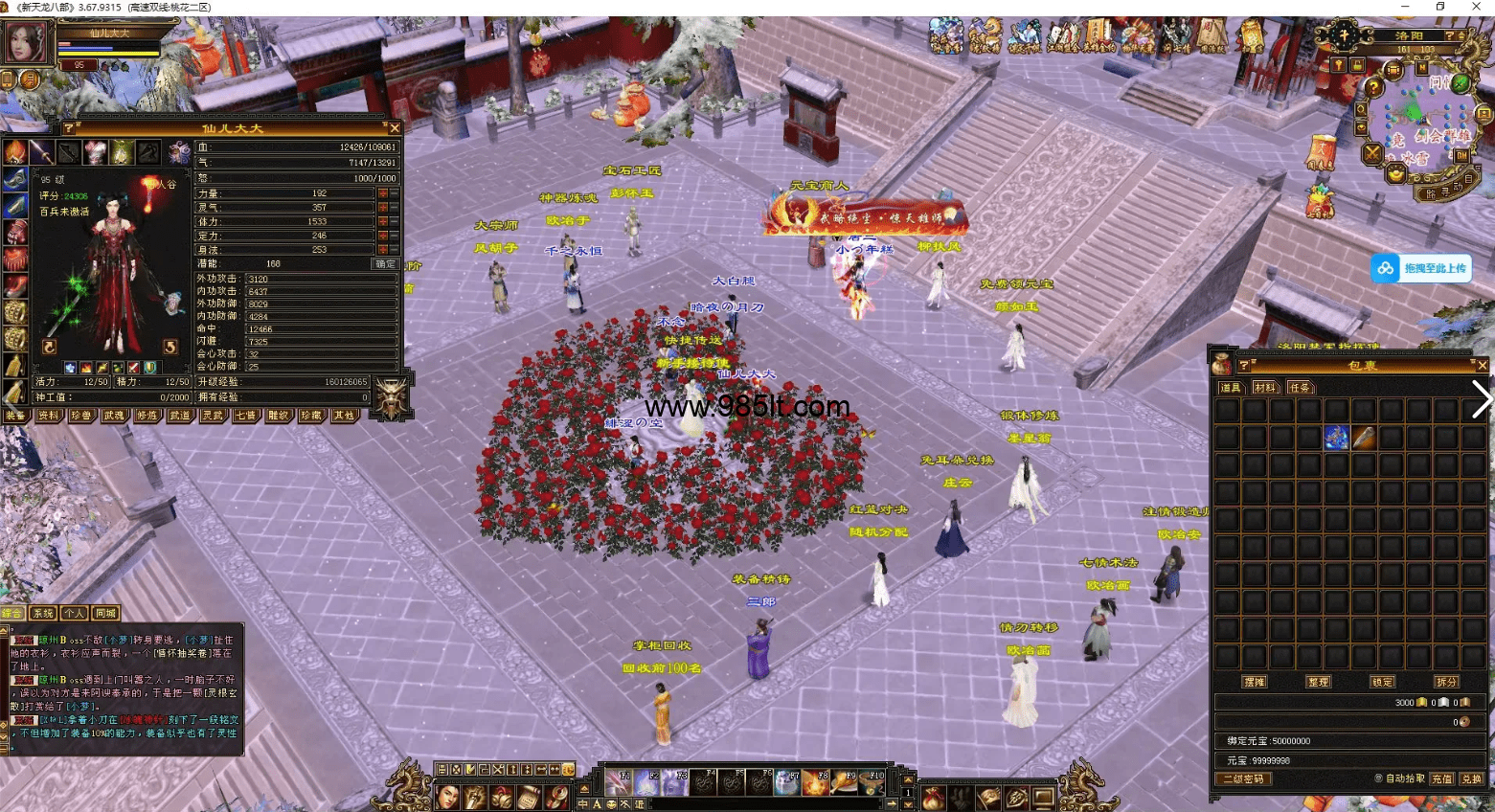Toggle the 自动拾取 auto-pickup option

click(x=1379, y=778)
